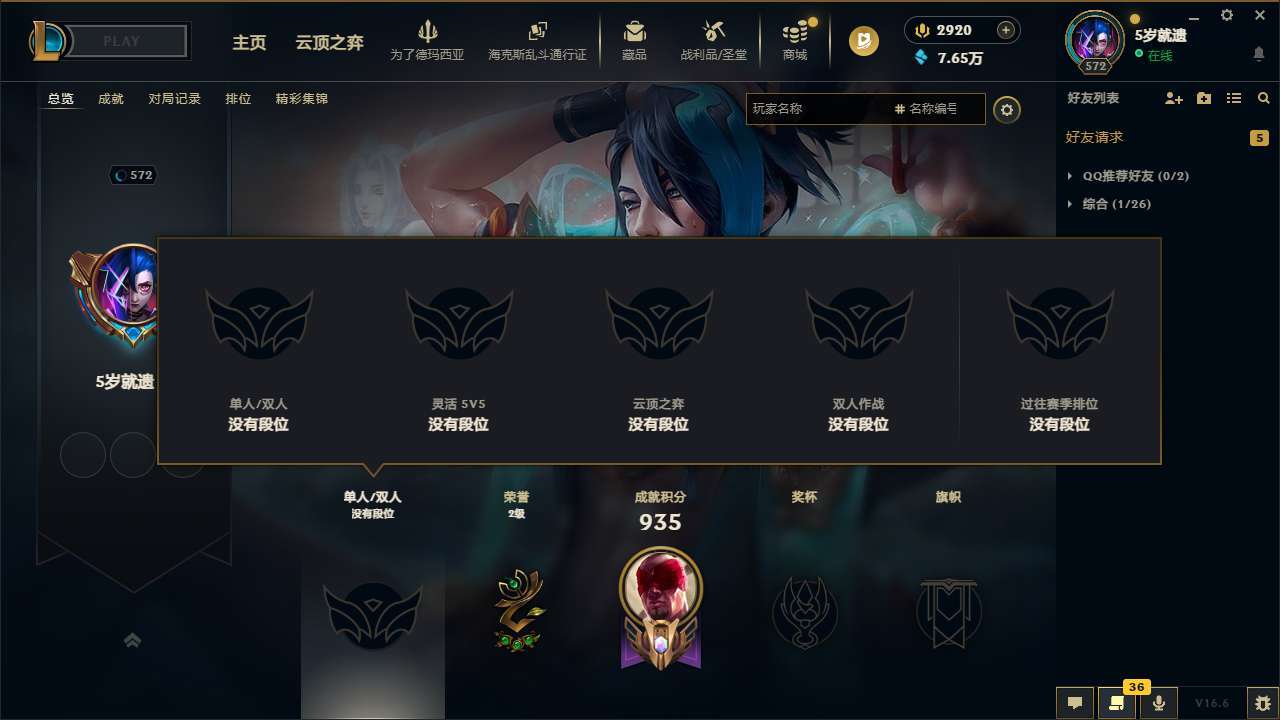Viewport: 1280px width, 720px height.
Task: Click the add friend icon above friend list
Action: click(1172, 98)
